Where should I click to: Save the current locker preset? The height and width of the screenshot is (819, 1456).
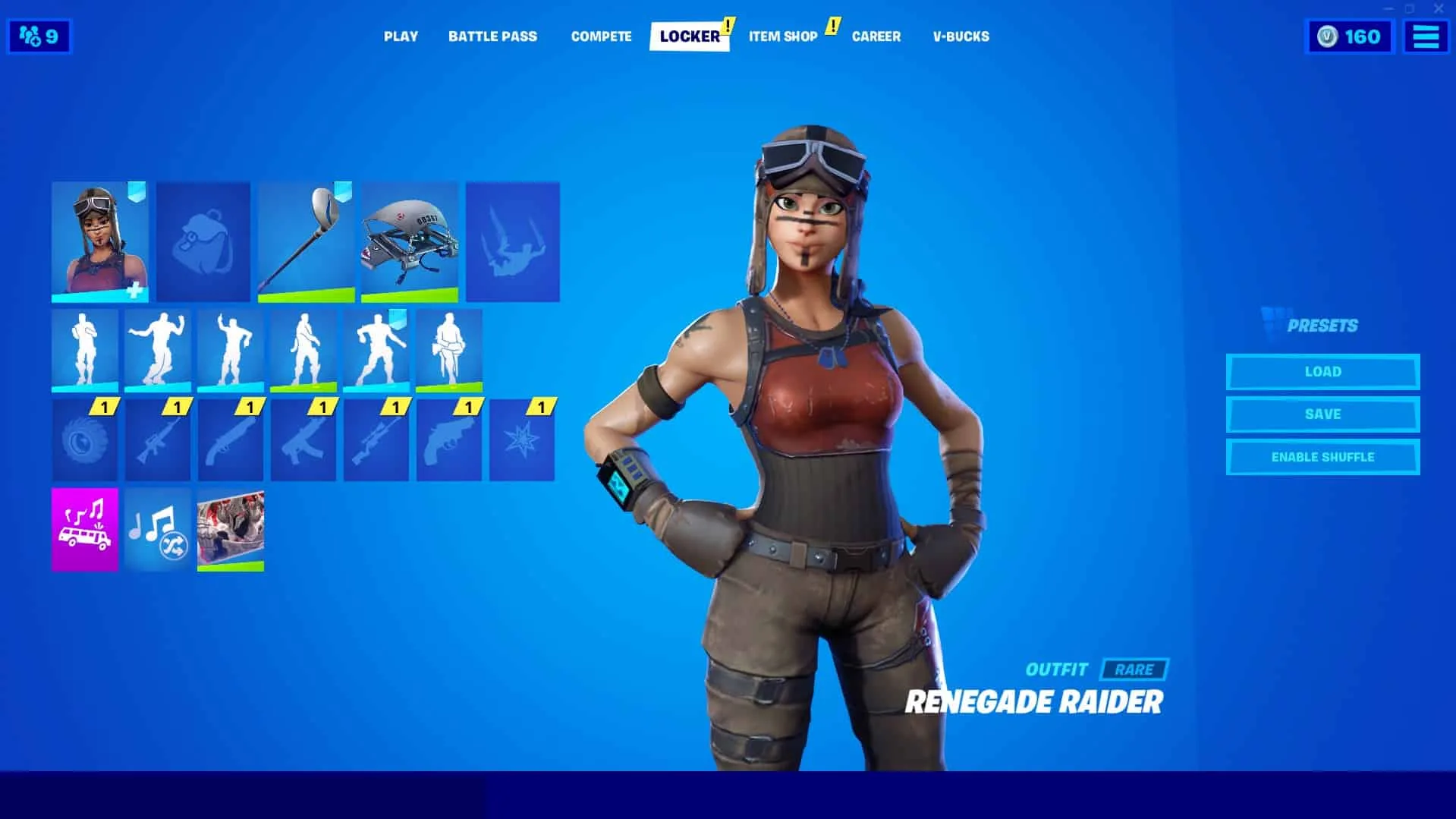[x=1322, y=414]
